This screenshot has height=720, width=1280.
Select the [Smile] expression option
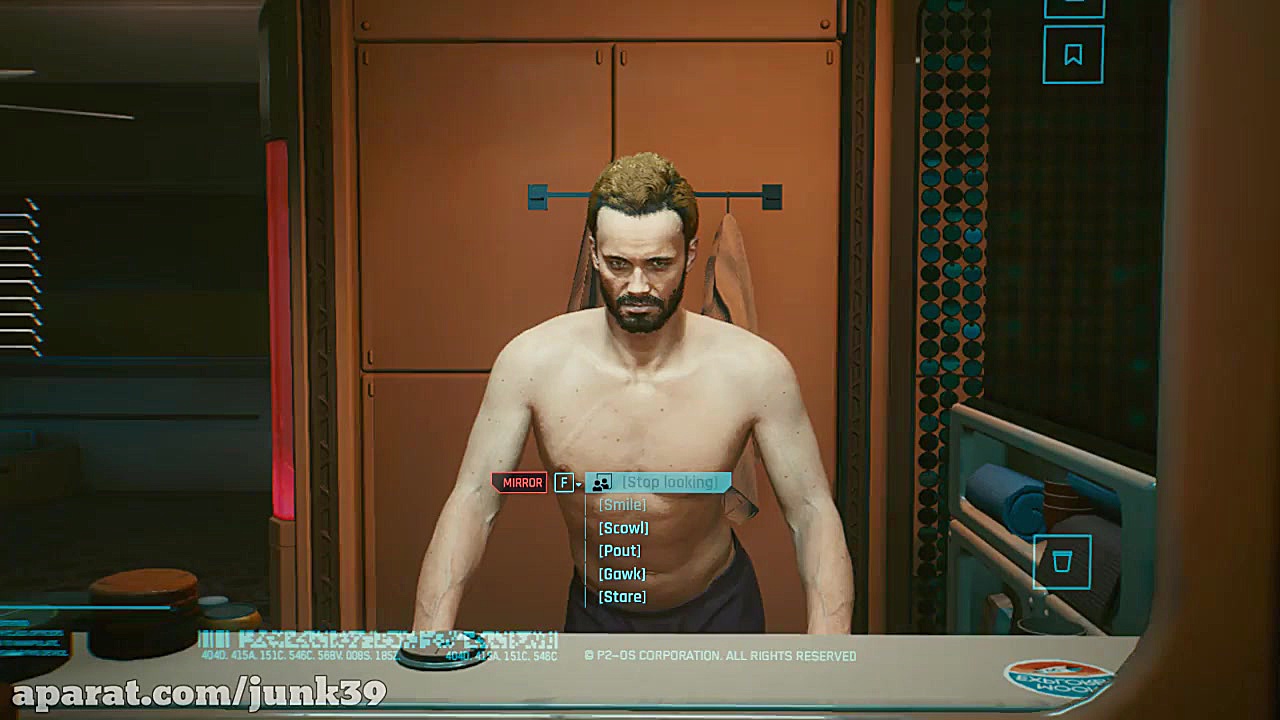click(622, 505)
